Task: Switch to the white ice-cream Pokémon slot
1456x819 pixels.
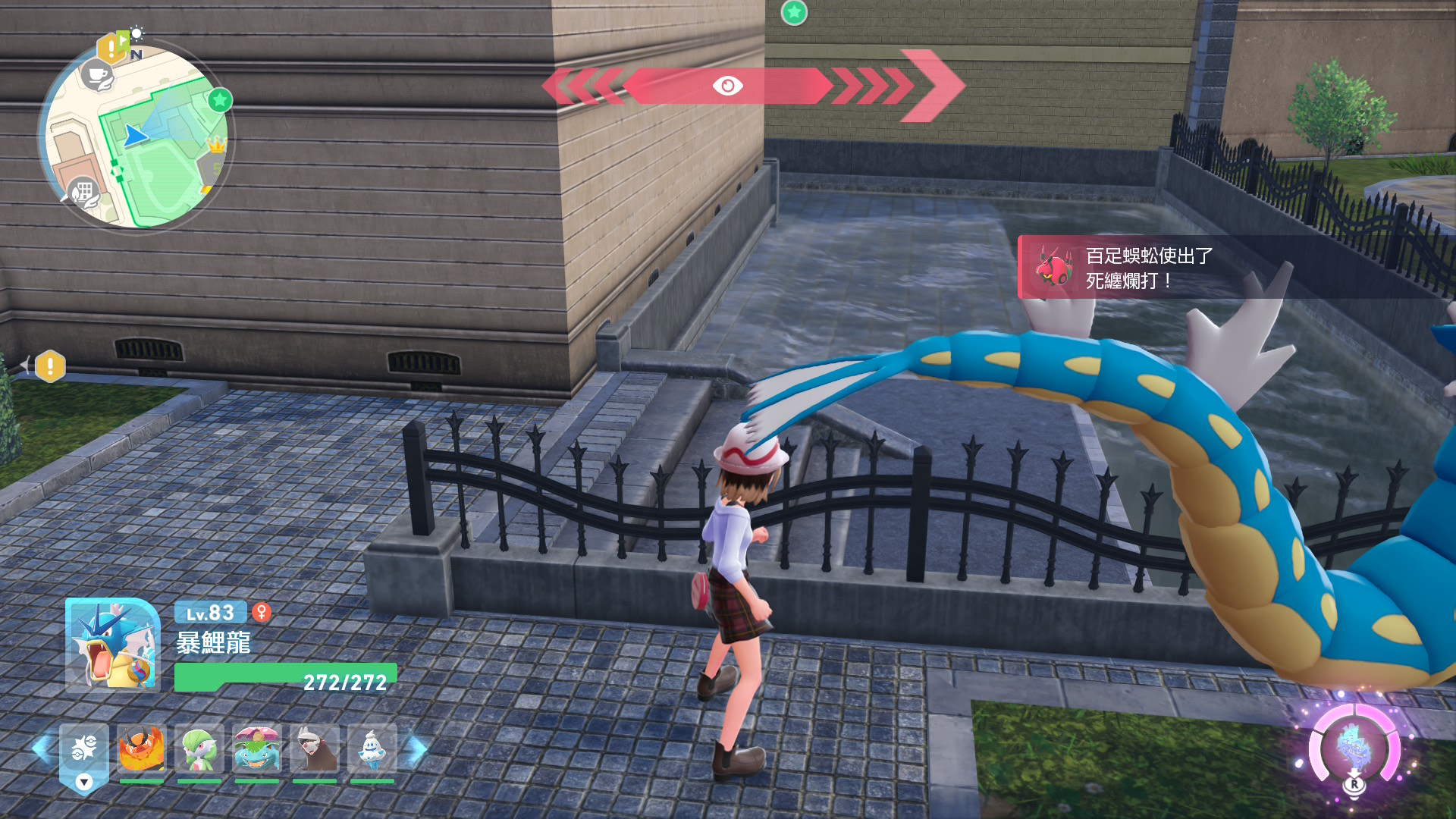Action: coord(372,749)
